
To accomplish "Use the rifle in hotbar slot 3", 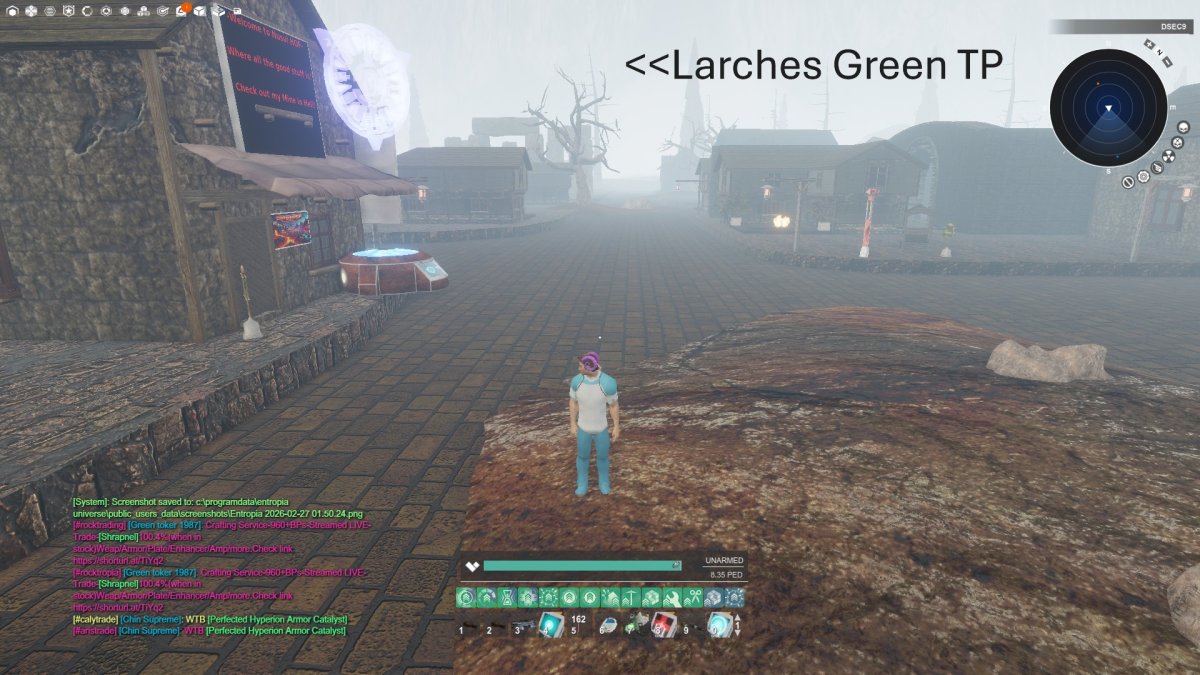I will (x=524, y=626).
